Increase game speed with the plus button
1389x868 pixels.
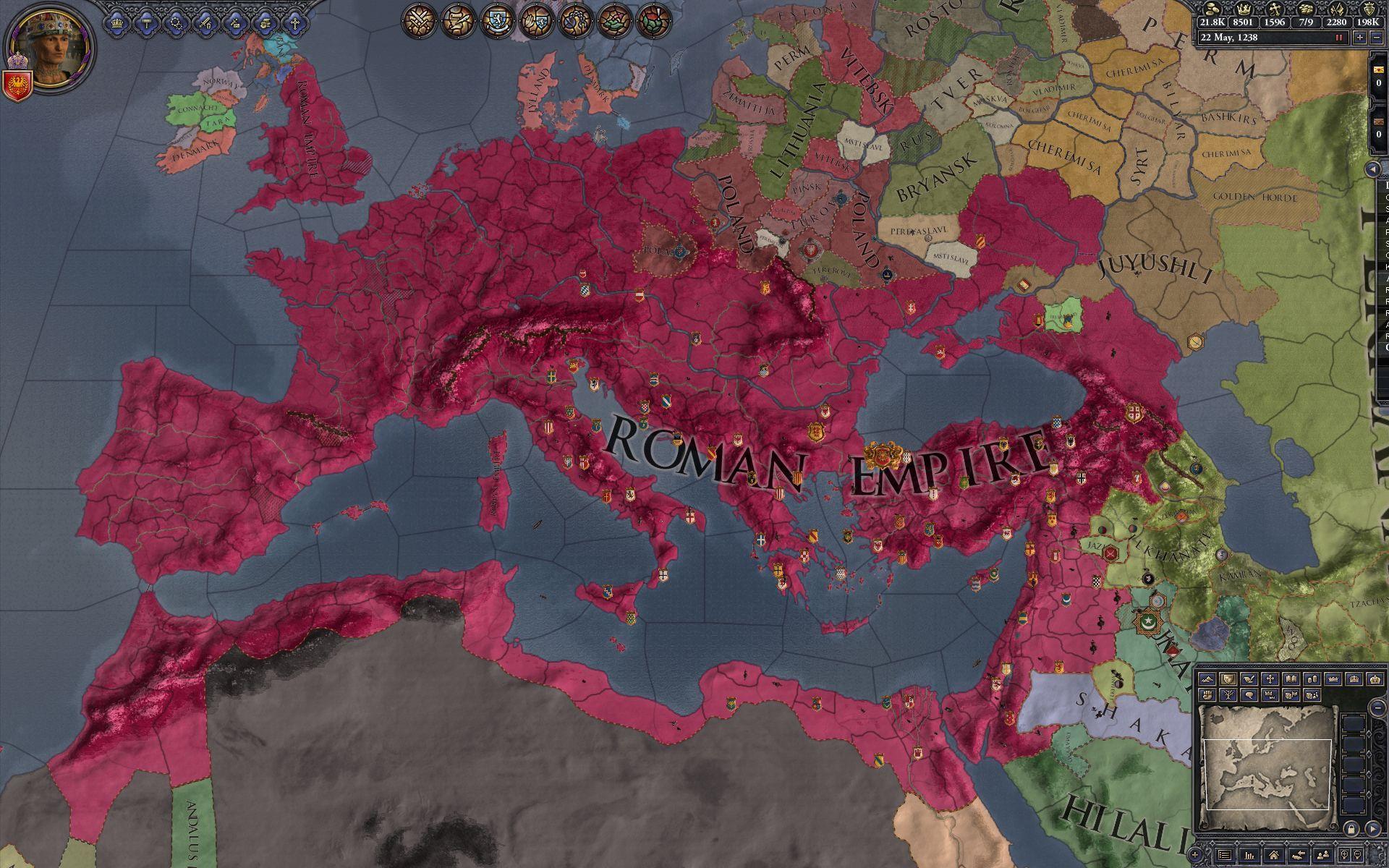(1360, 38)
